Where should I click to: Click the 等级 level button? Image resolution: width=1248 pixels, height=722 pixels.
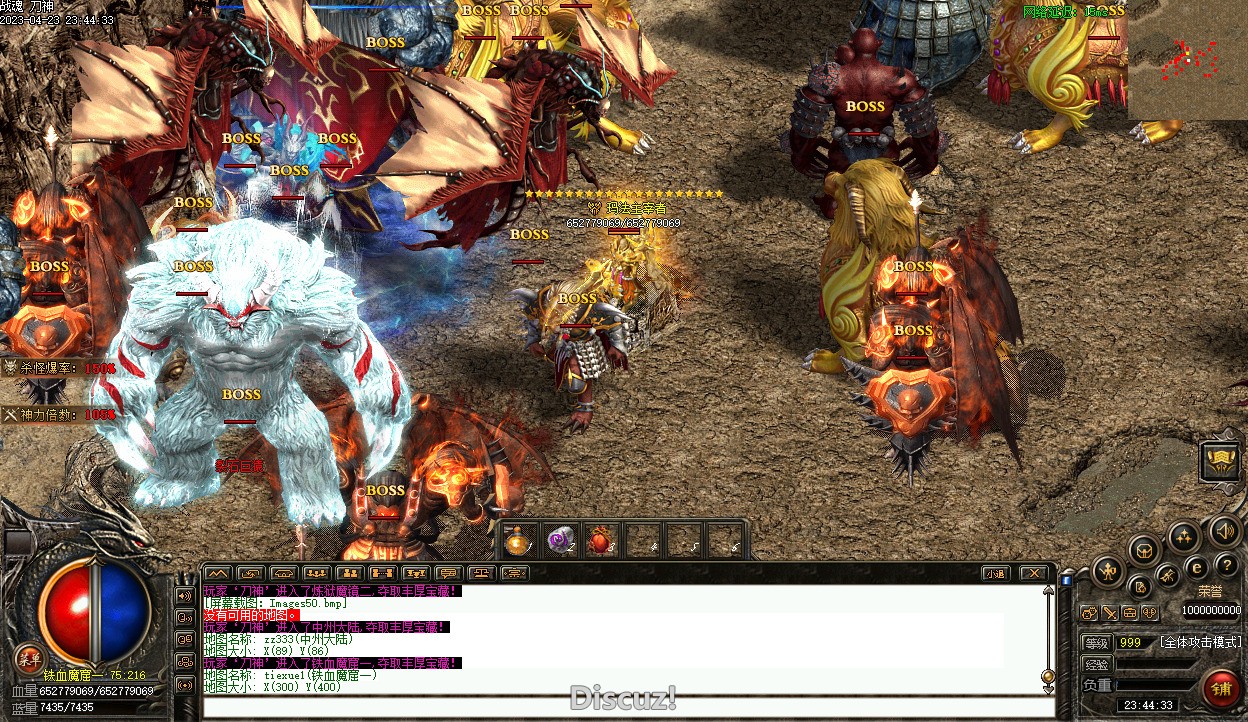click(1097, 643)
